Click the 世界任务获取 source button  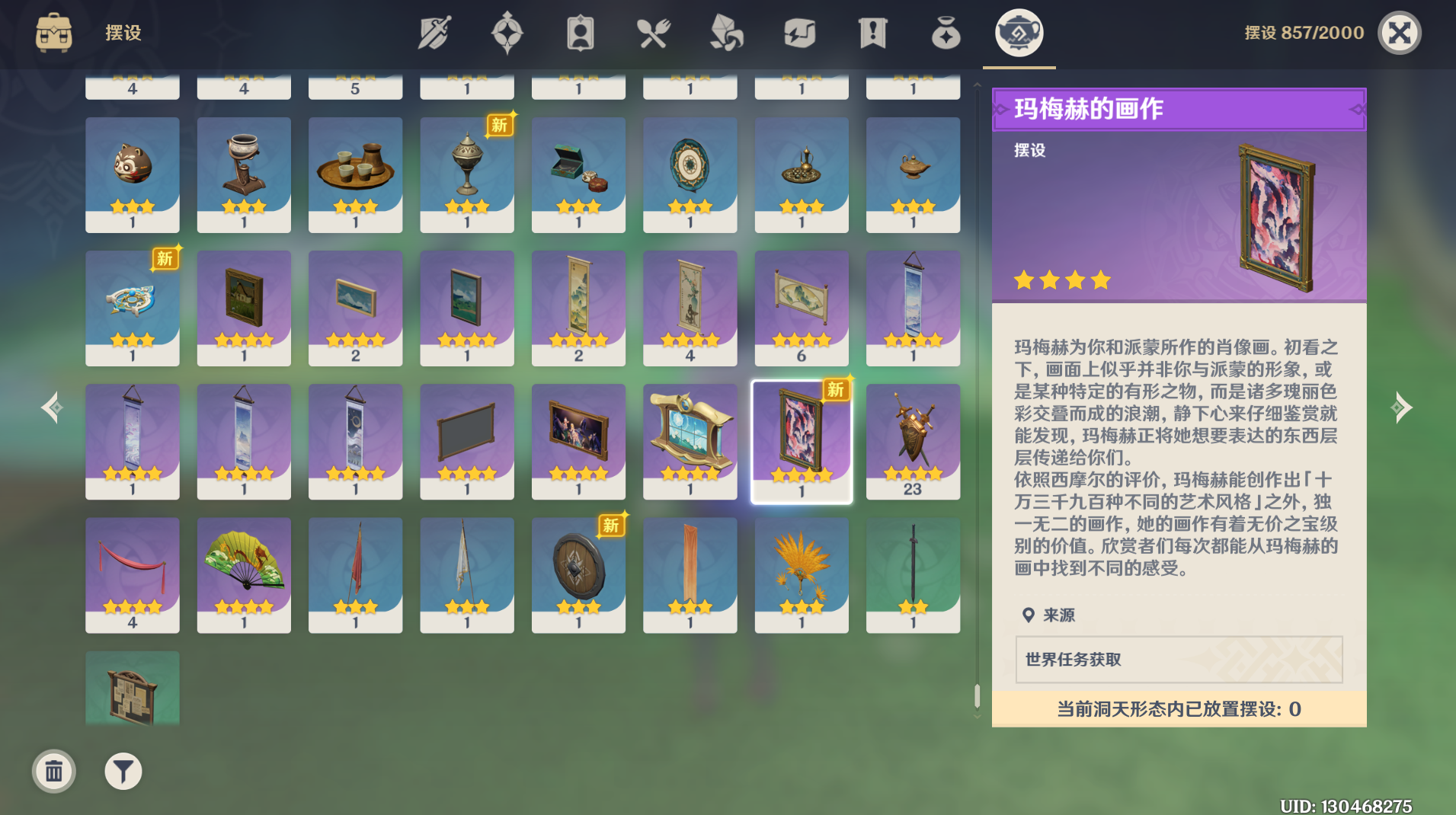click(1178, 660)
